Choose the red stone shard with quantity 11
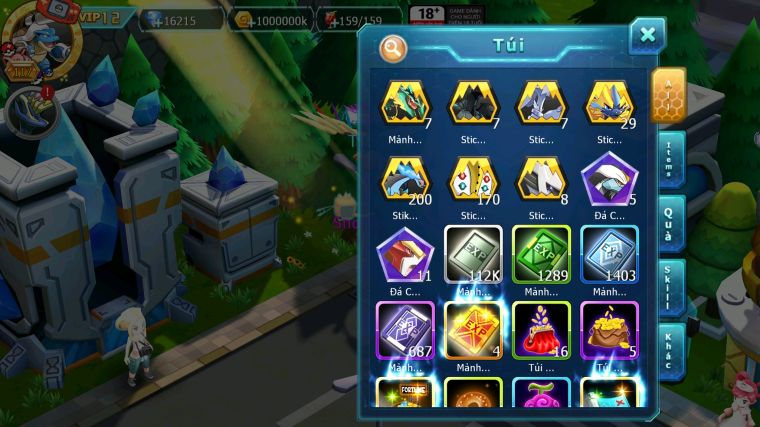 coord(405,255)
